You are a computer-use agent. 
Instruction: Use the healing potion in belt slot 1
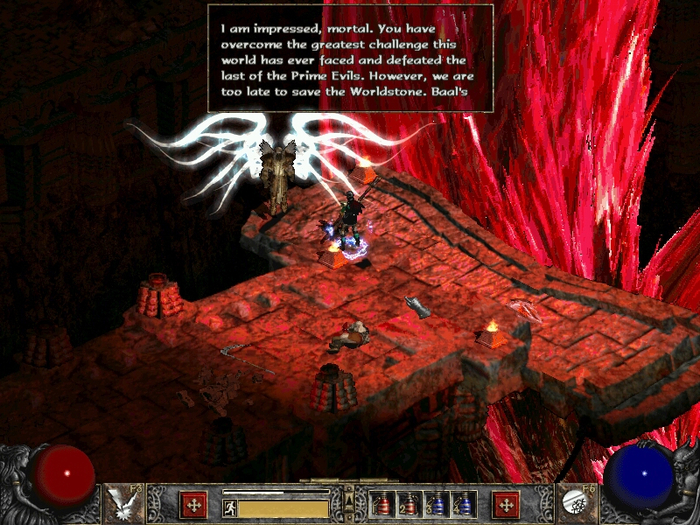[383, 503]
